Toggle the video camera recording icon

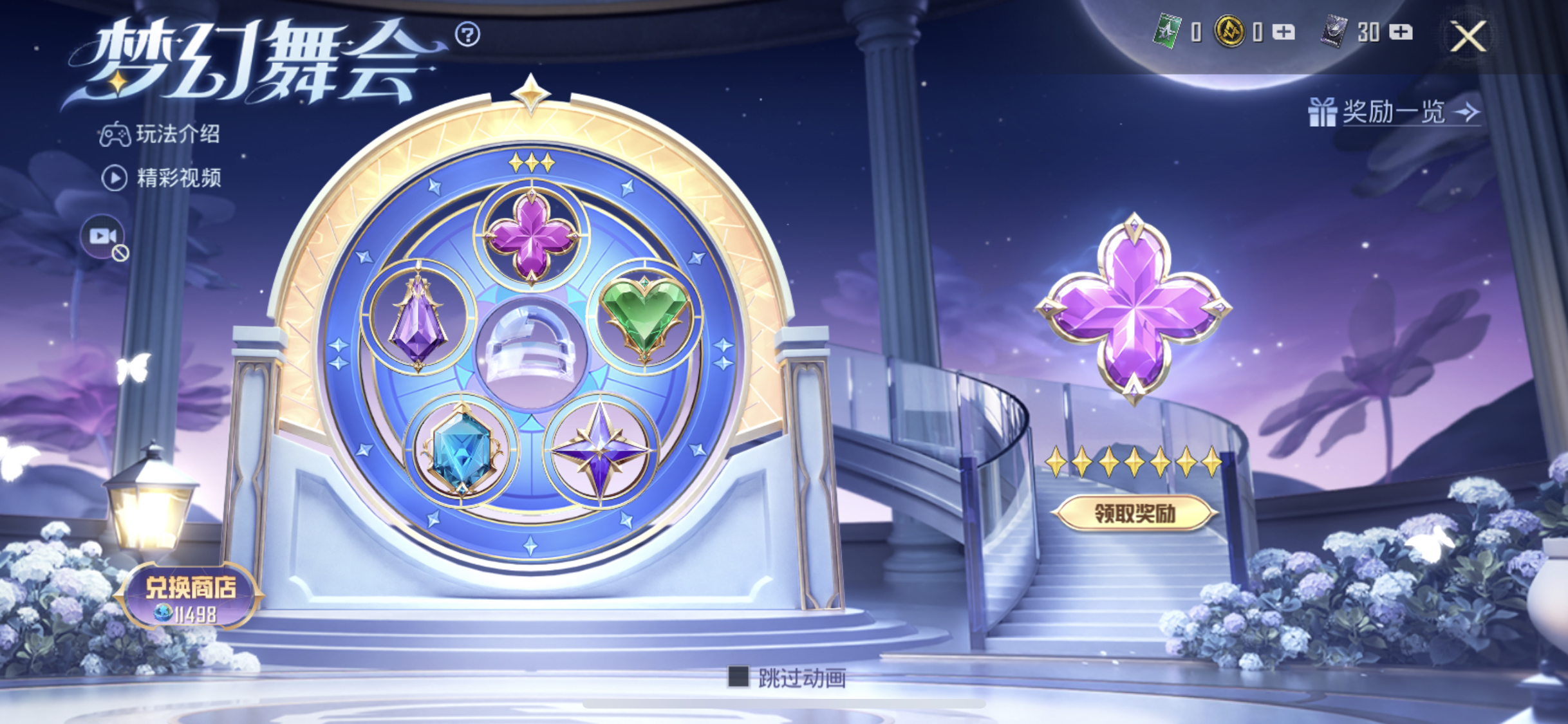click(103, 237)
